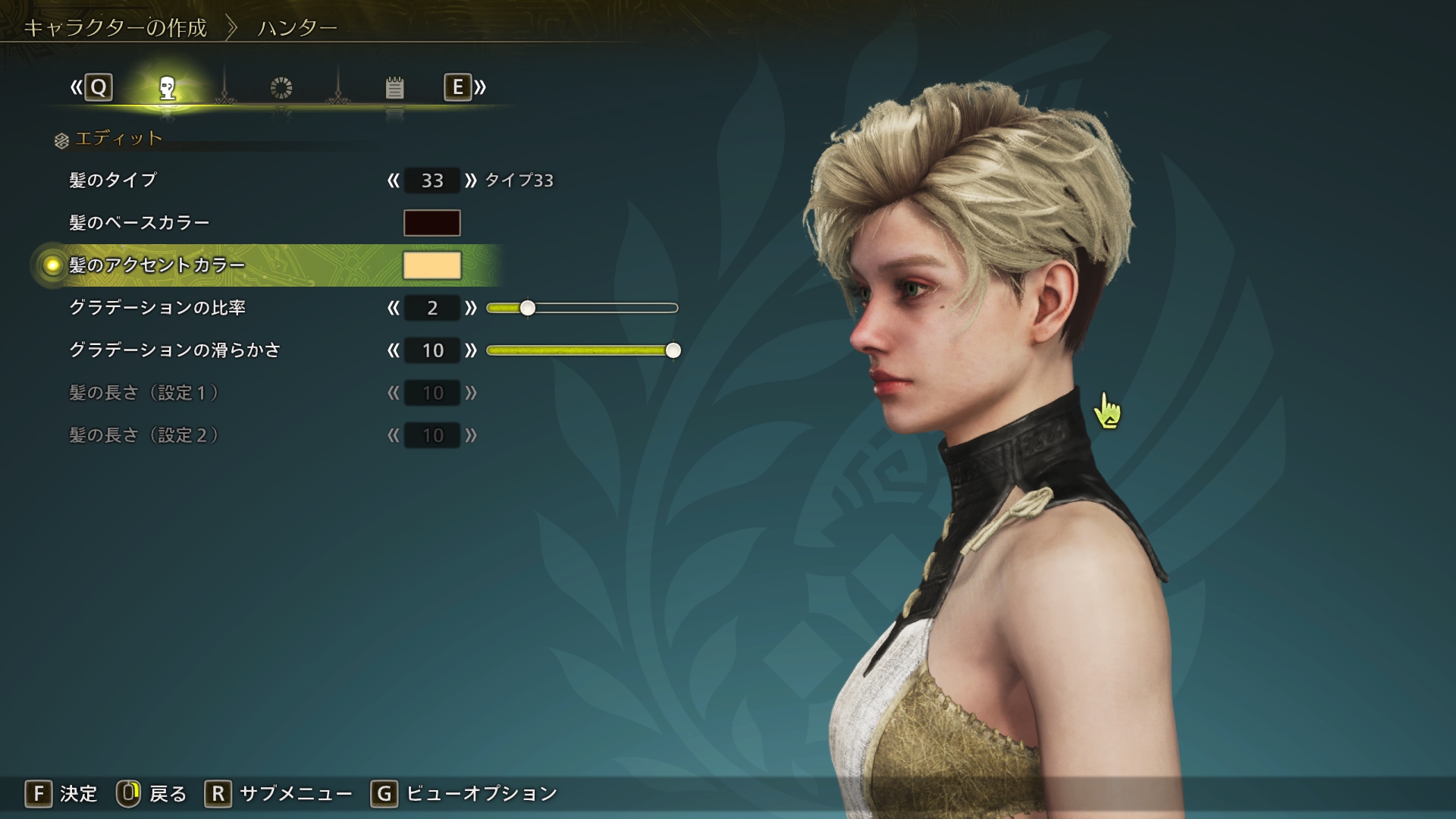Open the サブメニュー submenu
Screen dimensions: 1456x819
tap(279, 794)
